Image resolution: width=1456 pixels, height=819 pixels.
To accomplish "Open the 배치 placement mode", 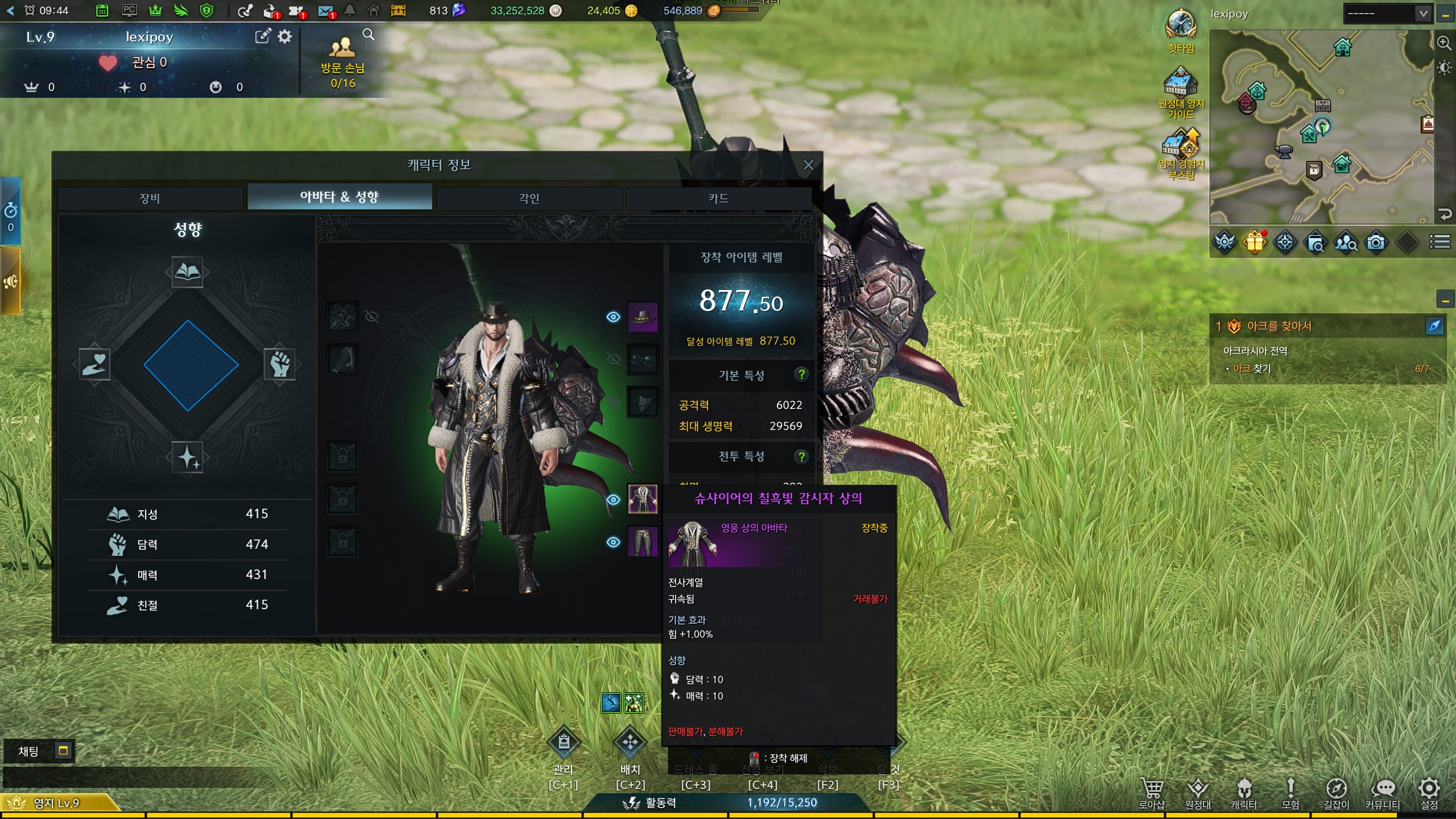I will click(x=630, y=743).
